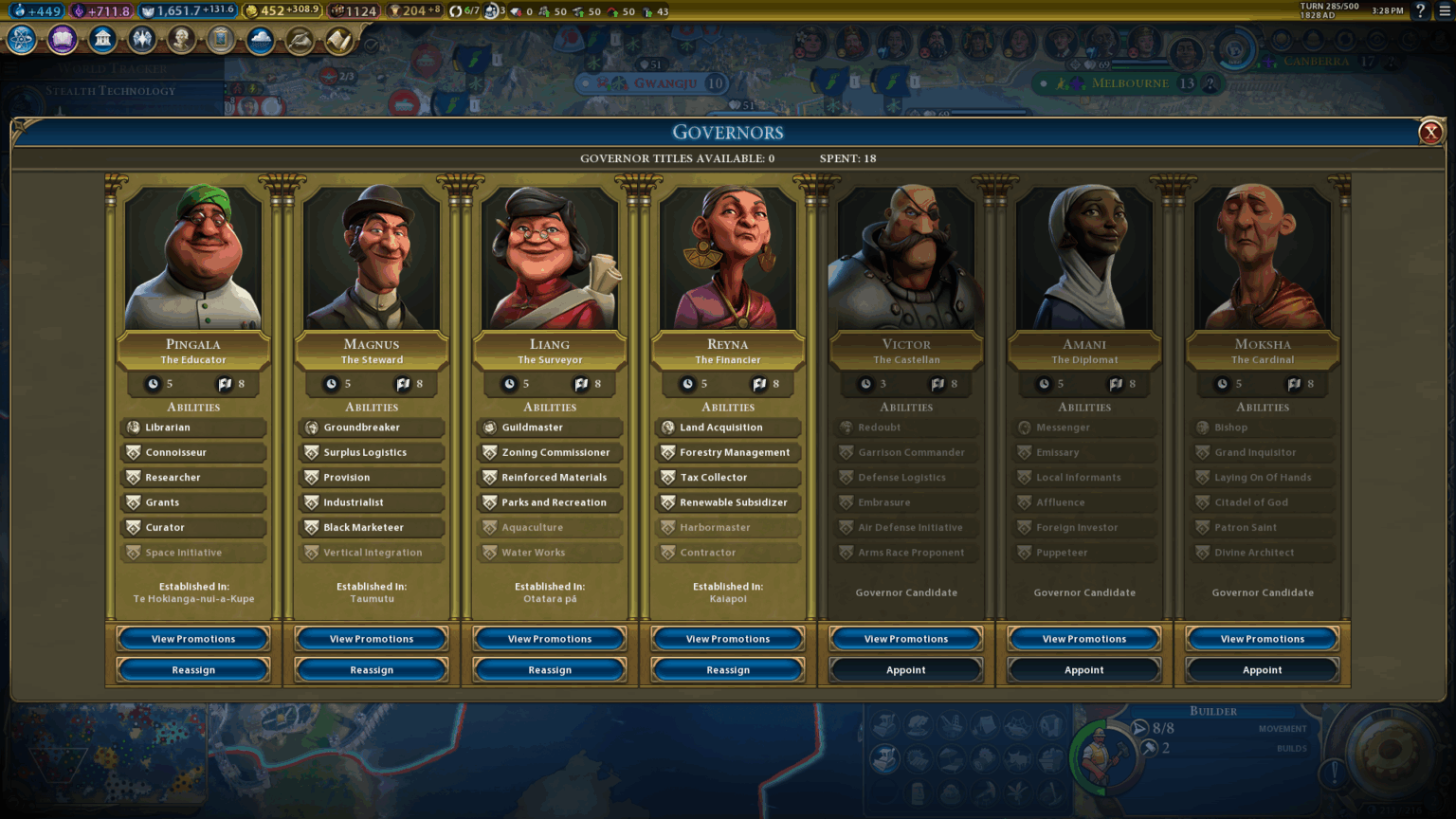Appoint Moksha the Cardinal

tap(1263, 670)
